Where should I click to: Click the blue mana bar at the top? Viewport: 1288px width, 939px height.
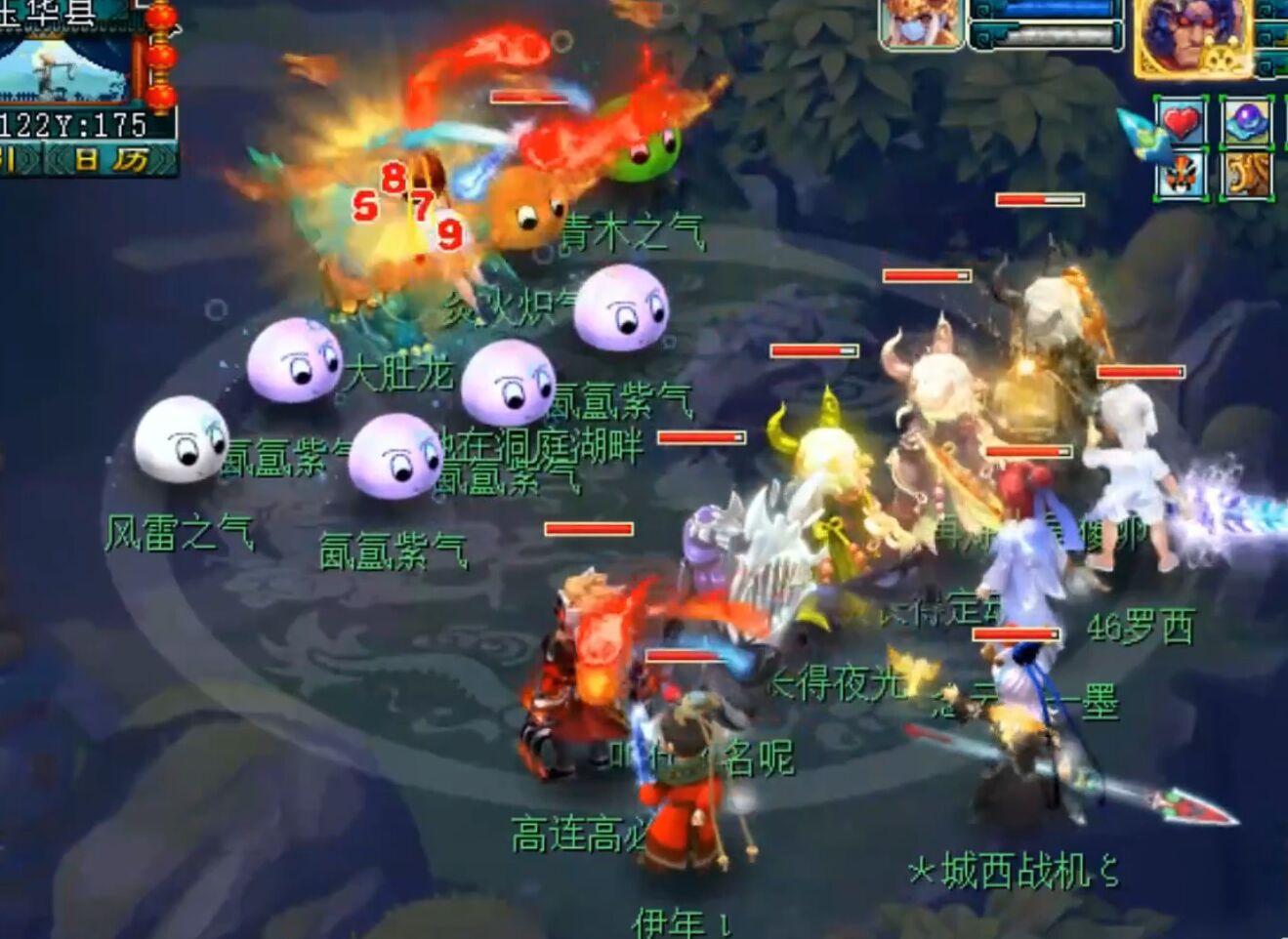click(1043, 10)
